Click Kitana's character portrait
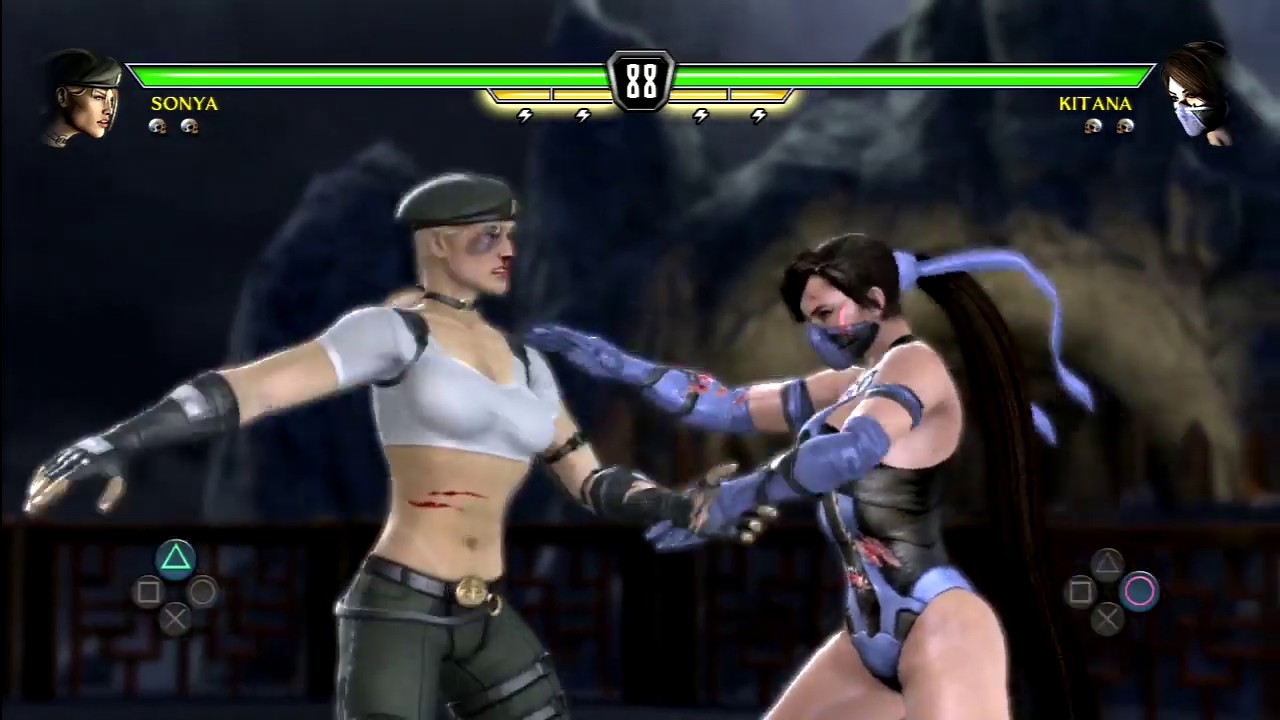The height and width of the screenshot is (720, 1280). 1198,95
